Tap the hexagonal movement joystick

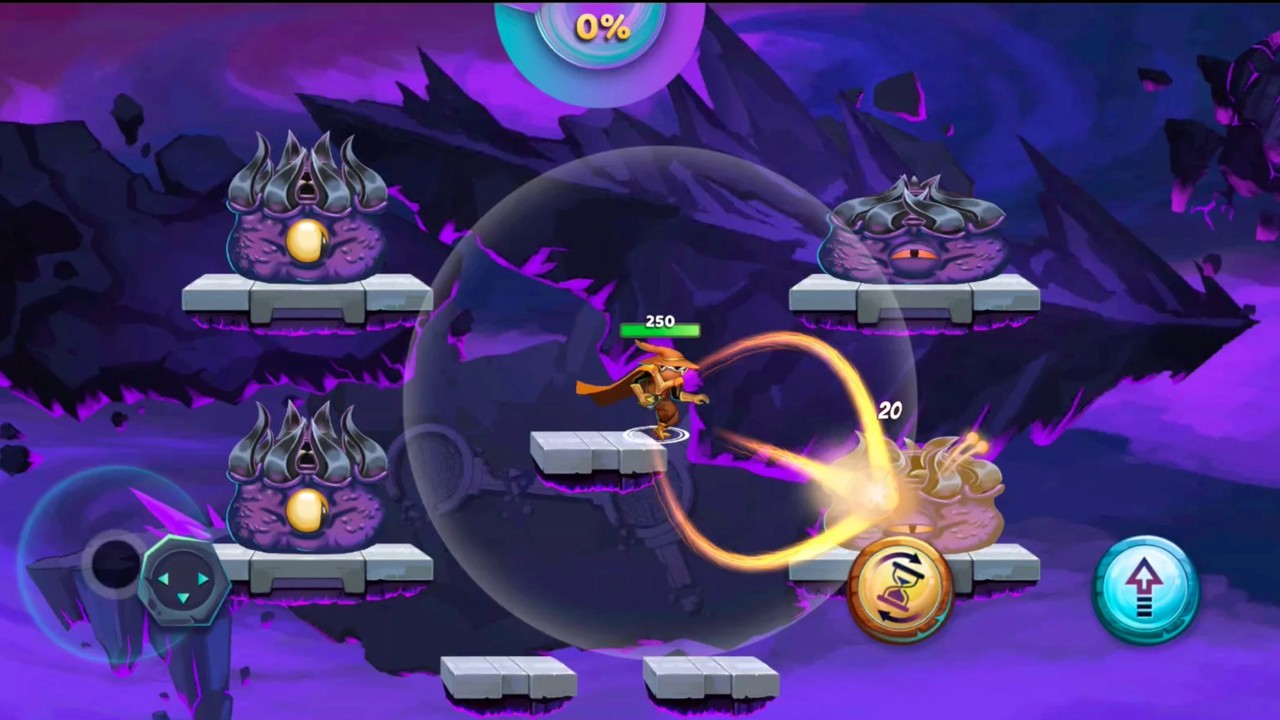(x=182, y=580)
